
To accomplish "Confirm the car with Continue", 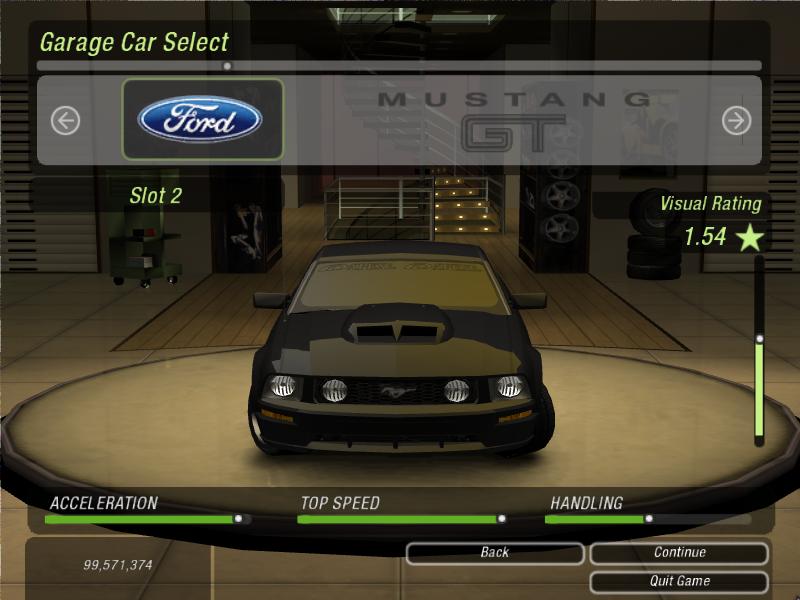I will pos(679,553).
